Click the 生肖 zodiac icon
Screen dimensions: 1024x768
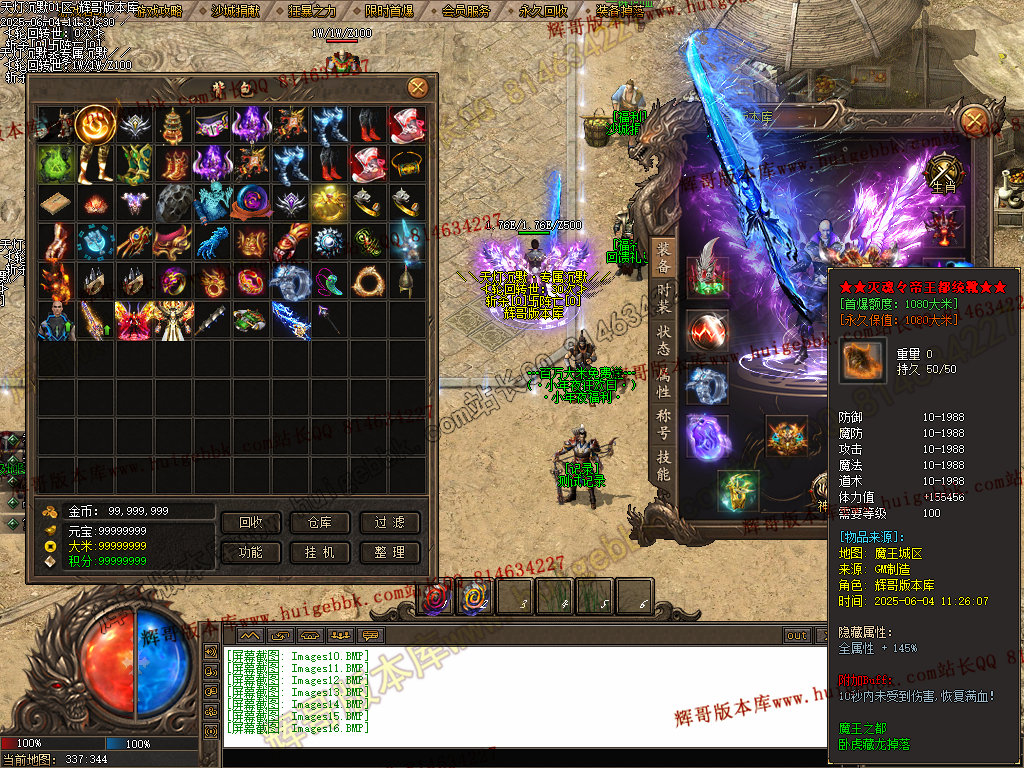[x=943, y=174]
